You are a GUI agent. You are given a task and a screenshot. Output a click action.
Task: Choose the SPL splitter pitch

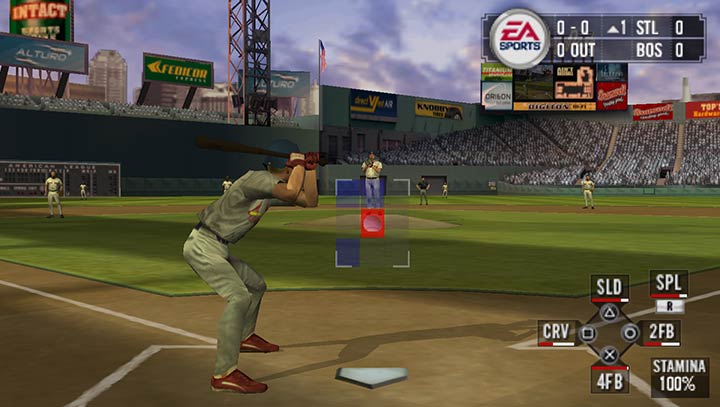(668, 283)
